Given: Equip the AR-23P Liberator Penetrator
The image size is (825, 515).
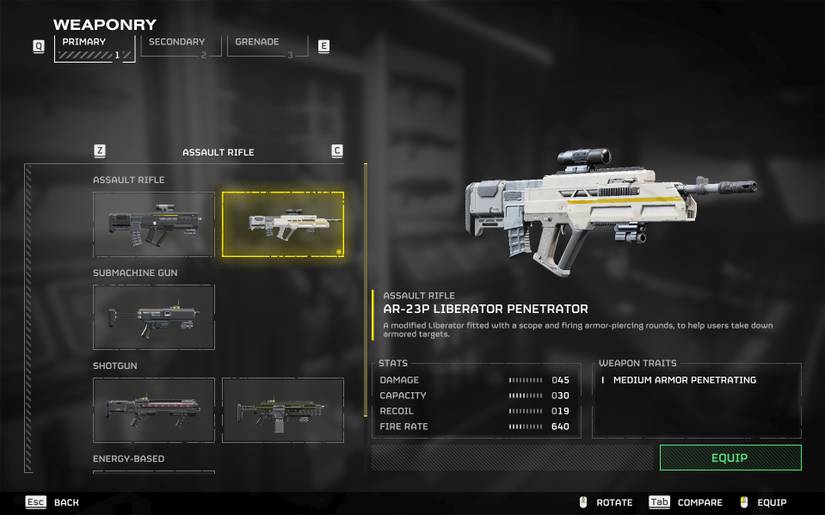Looking at the screenshot, I should pyautogui.click(x=730, y=458).
